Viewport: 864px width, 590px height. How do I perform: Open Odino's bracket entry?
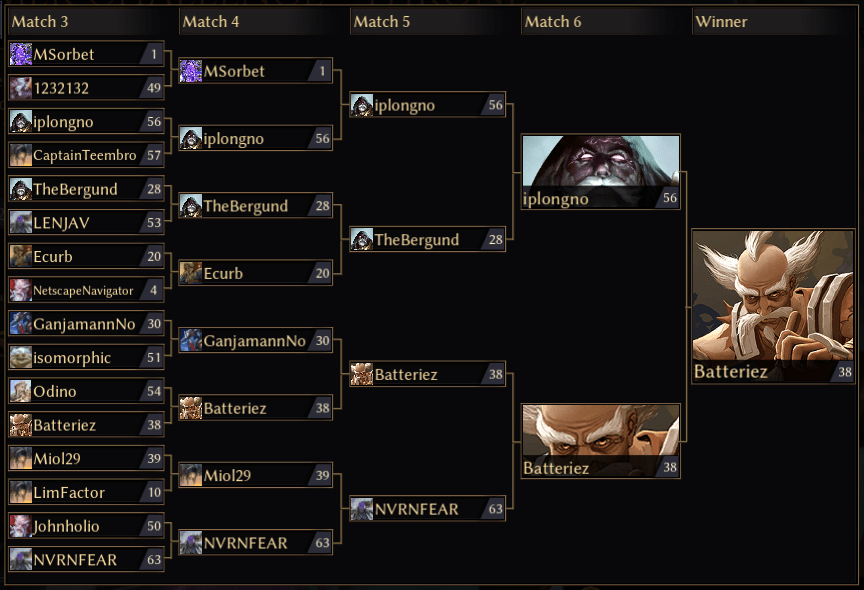85,391
